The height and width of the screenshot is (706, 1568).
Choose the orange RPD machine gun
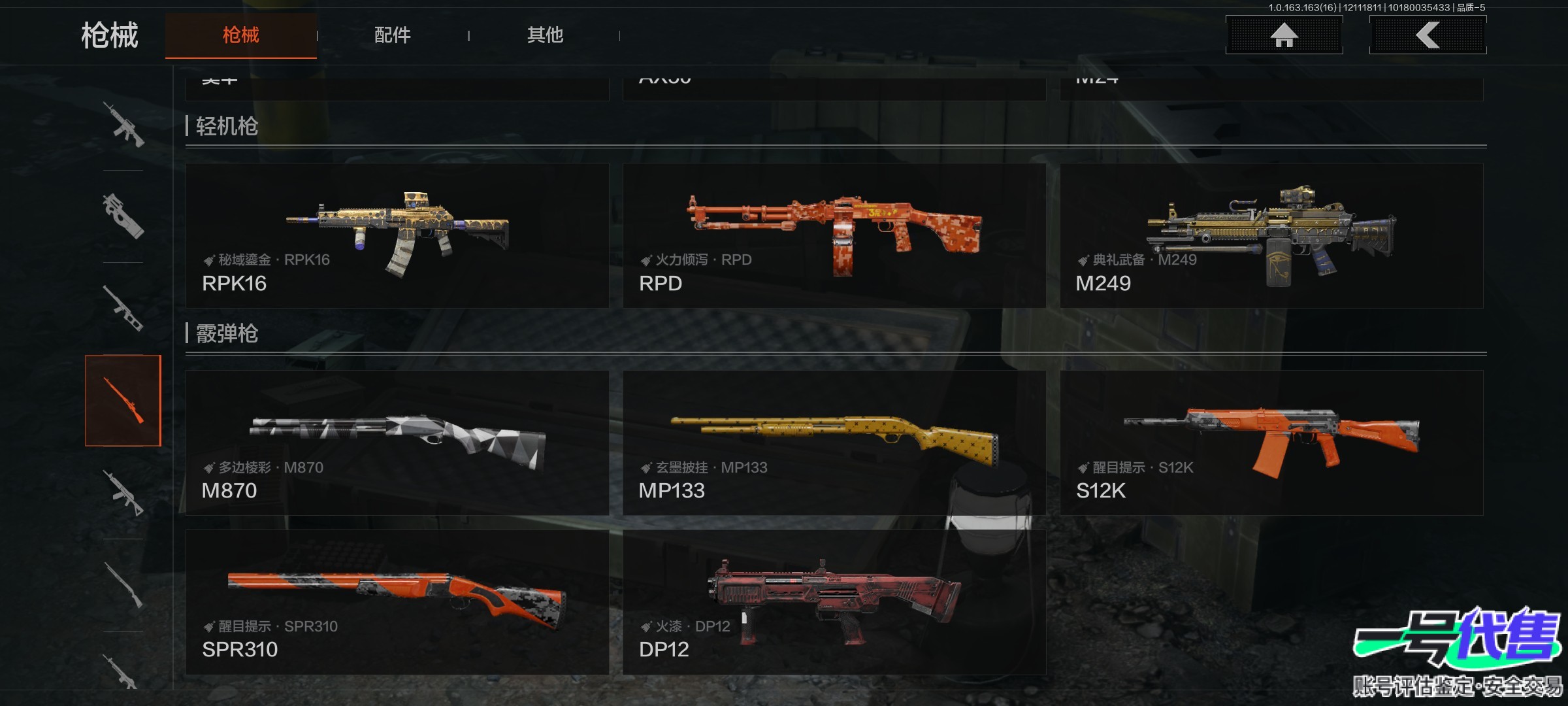pyautogui.click(x=834, y=235)
